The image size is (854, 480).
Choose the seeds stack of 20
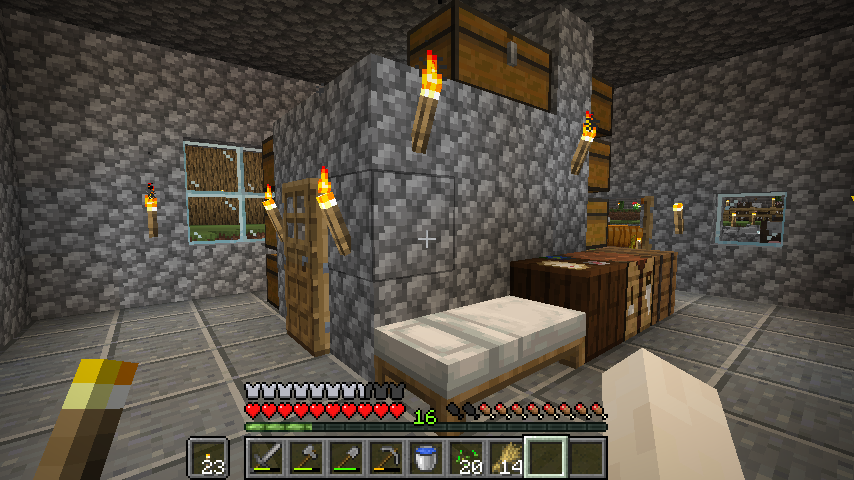click(x=466, y=458)
